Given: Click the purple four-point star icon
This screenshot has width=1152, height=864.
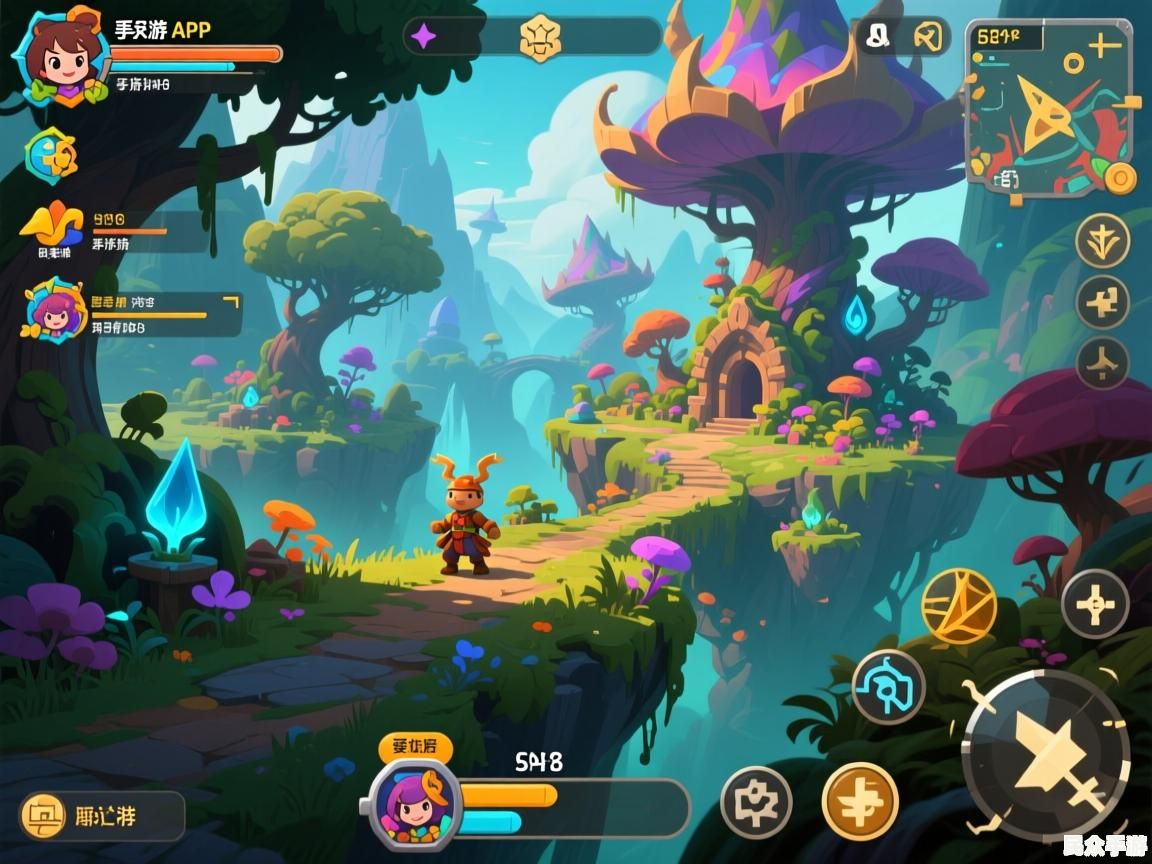Looking at the screenshot, I should pos(424,38).
